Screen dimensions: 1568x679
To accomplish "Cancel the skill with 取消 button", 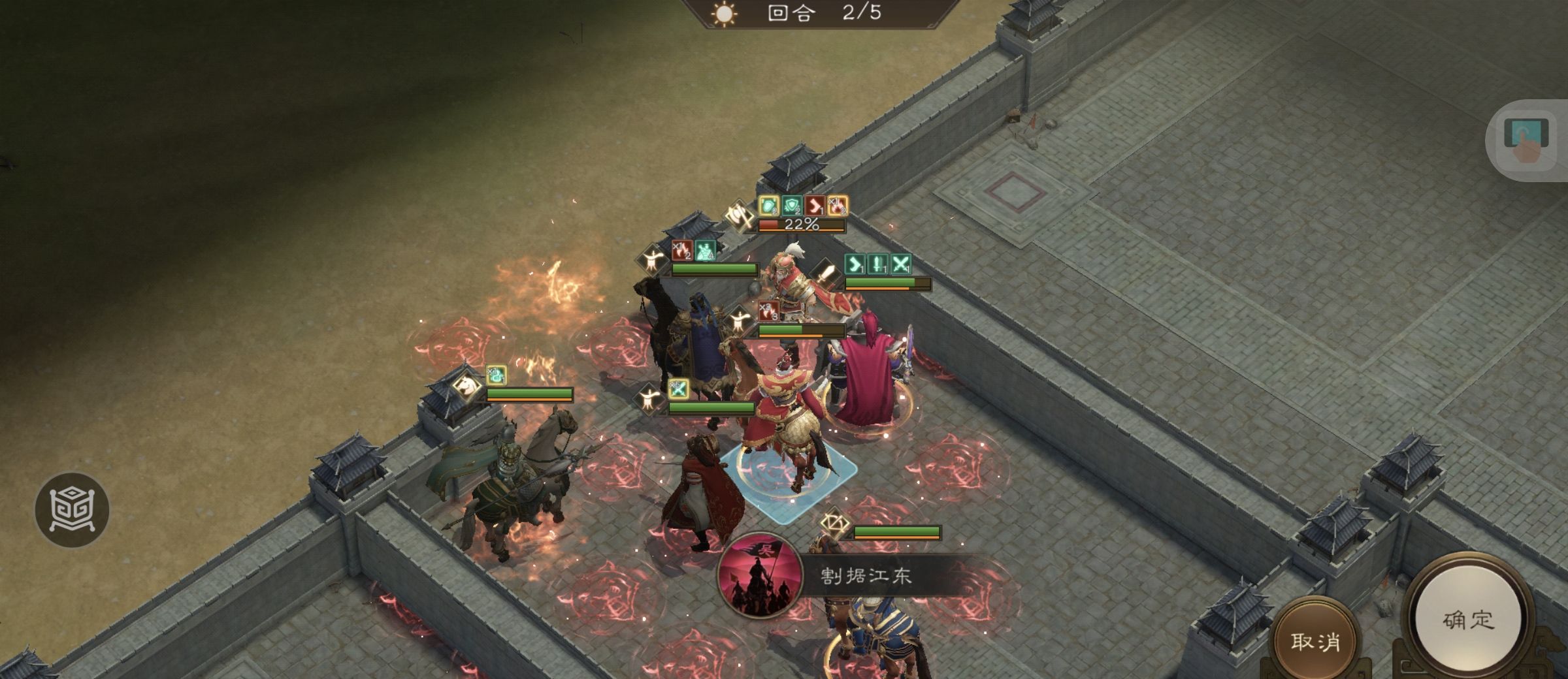I will (x=1315, y=641).
